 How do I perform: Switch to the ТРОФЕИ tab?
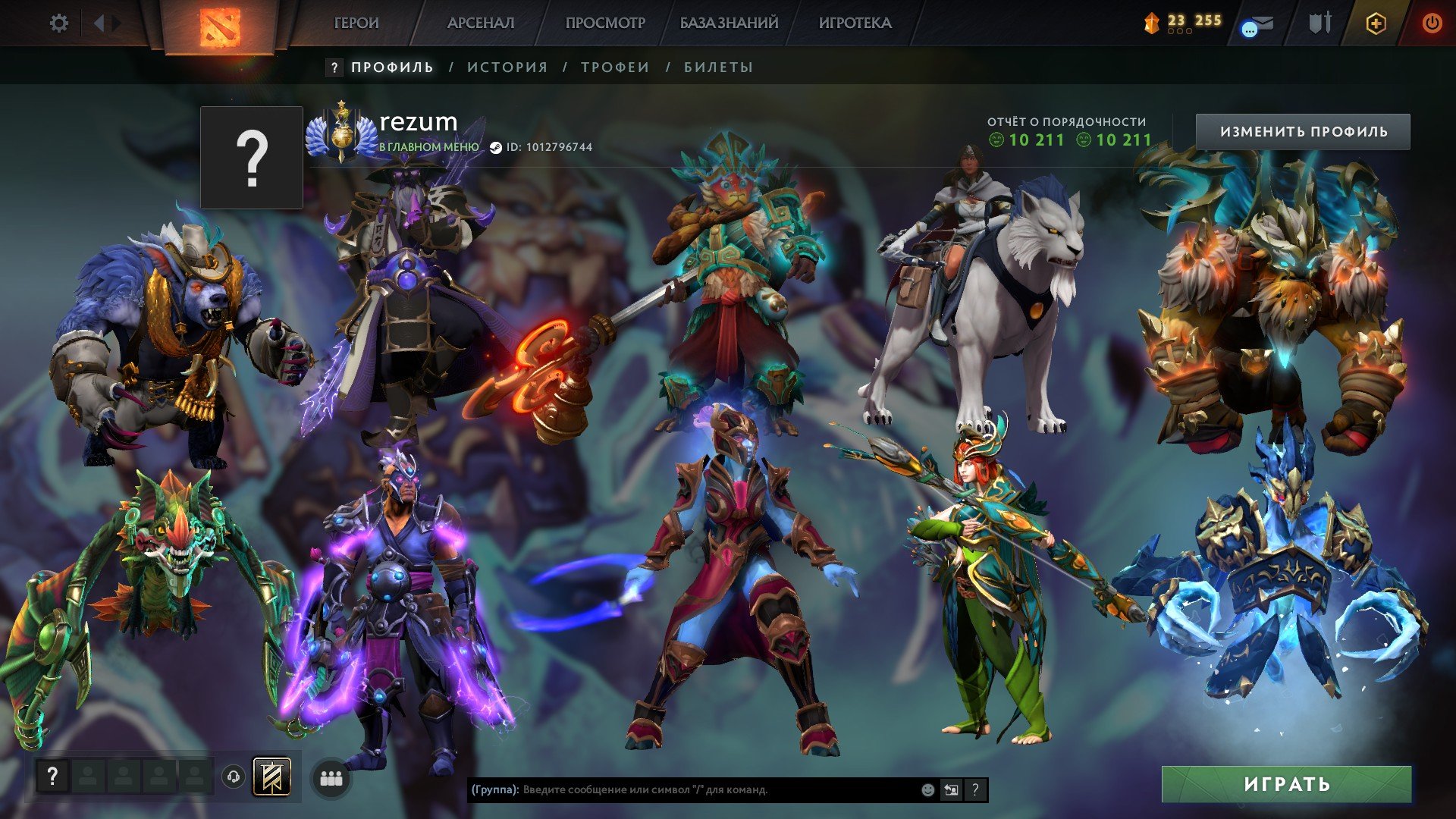pos(615,67)
